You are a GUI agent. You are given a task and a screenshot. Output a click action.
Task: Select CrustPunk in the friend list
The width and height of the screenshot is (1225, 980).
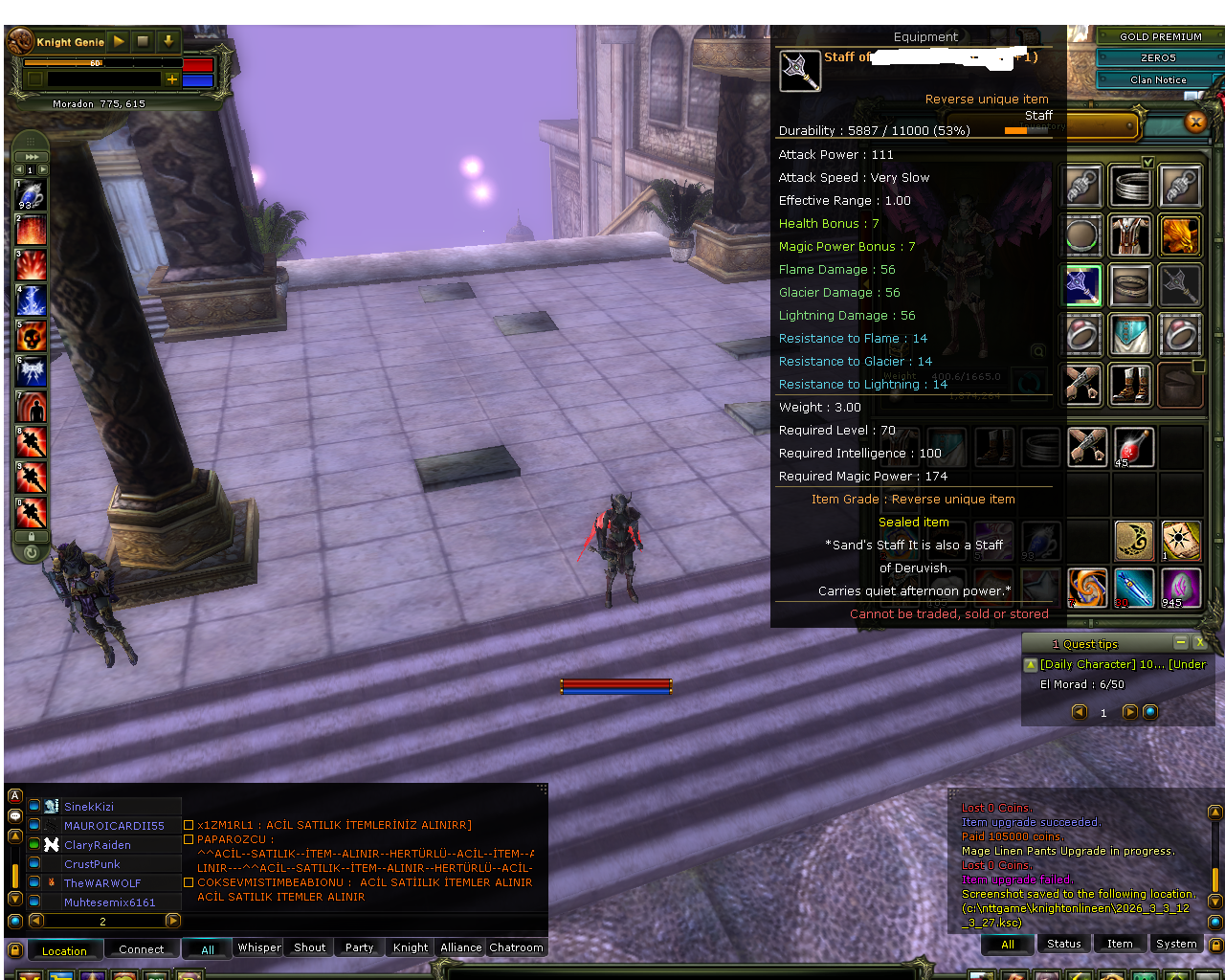pos(91,863)
